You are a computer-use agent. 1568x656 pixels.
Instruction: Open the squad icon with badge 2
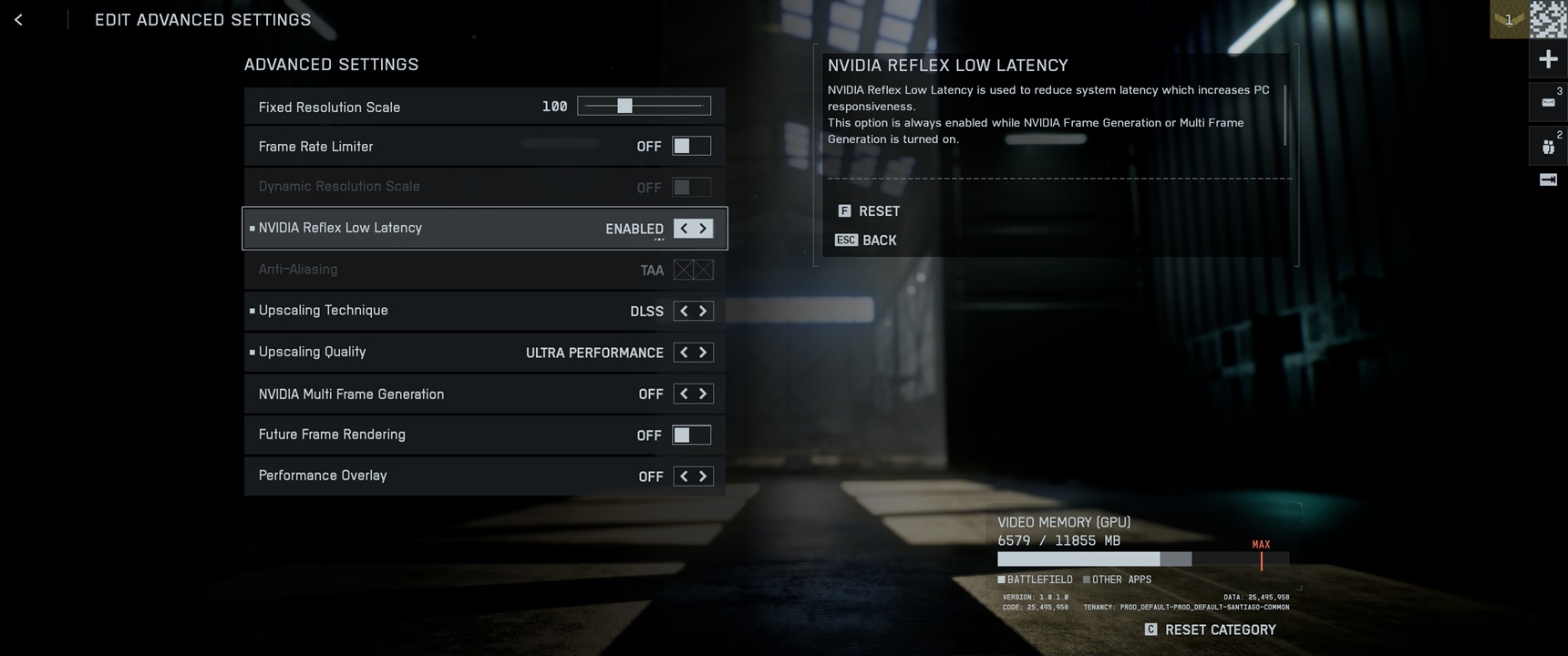(1548, 146)
